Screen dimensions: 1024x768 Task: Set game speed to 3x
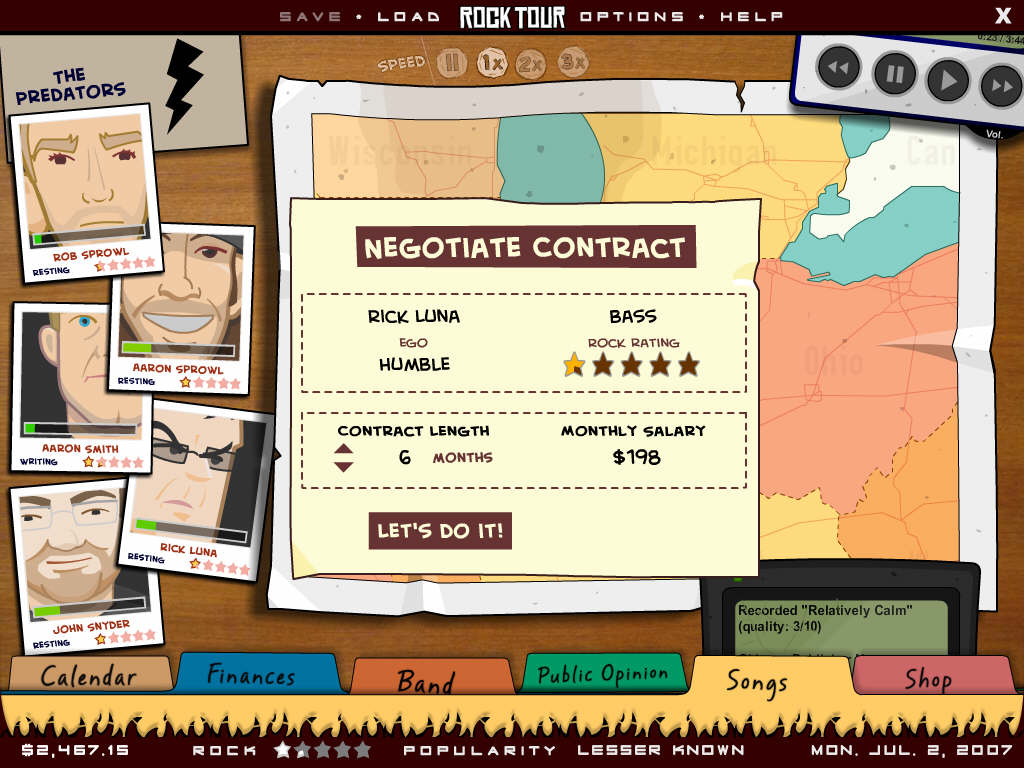coord(572,63)
